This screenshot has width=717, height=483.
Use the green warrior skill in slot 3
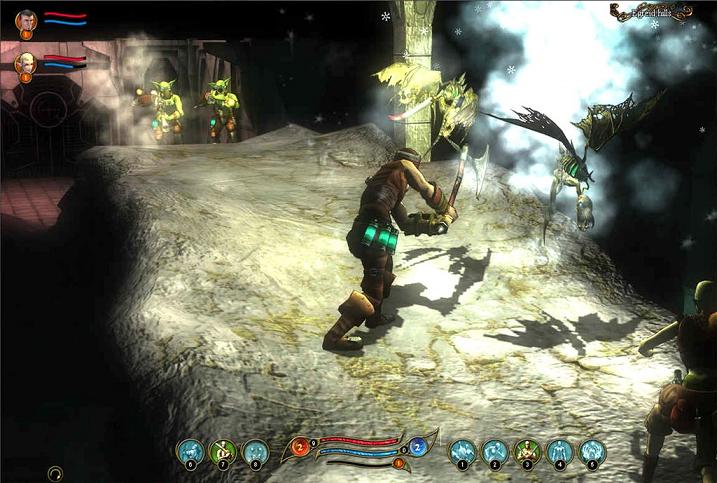(x=527, y=452)
